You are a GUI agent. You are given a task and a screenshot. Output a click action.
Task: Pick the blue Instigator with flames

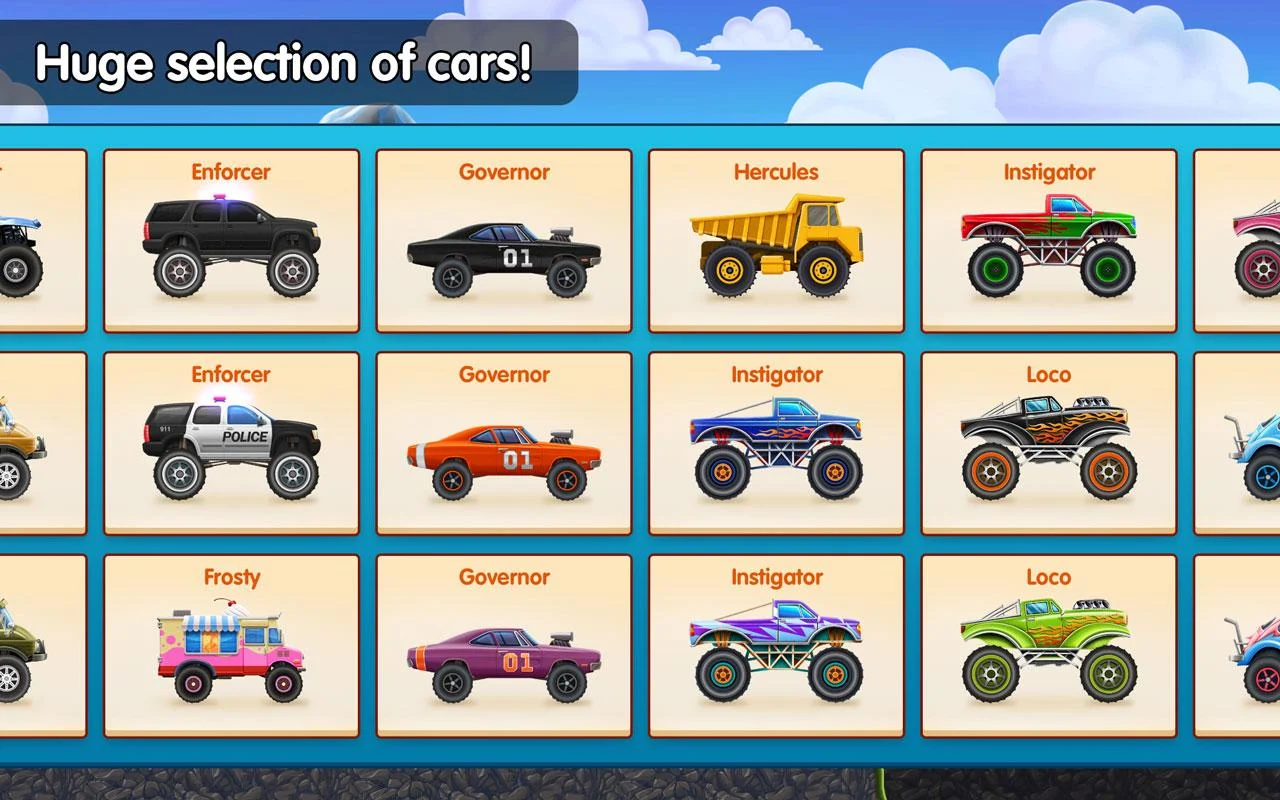point(776,444)
